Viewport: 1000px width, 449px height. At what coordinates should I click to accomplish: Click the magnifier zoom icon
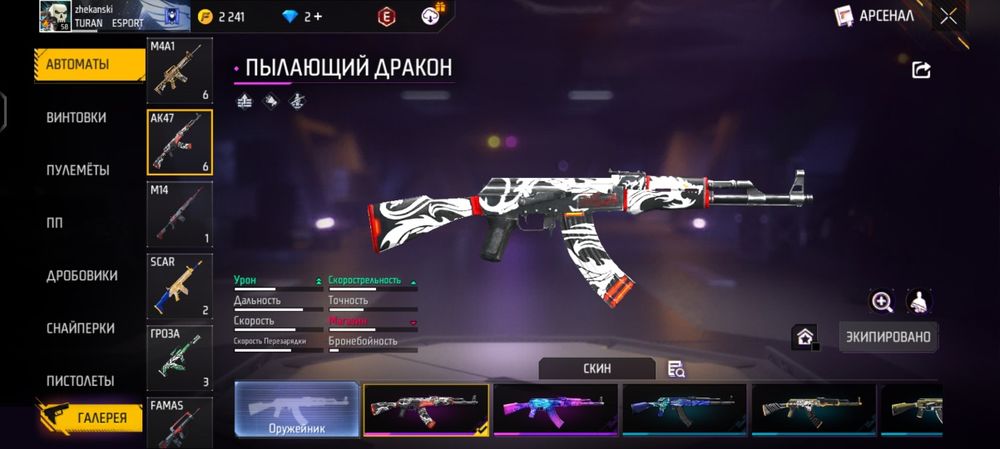[x=882, y=301]
